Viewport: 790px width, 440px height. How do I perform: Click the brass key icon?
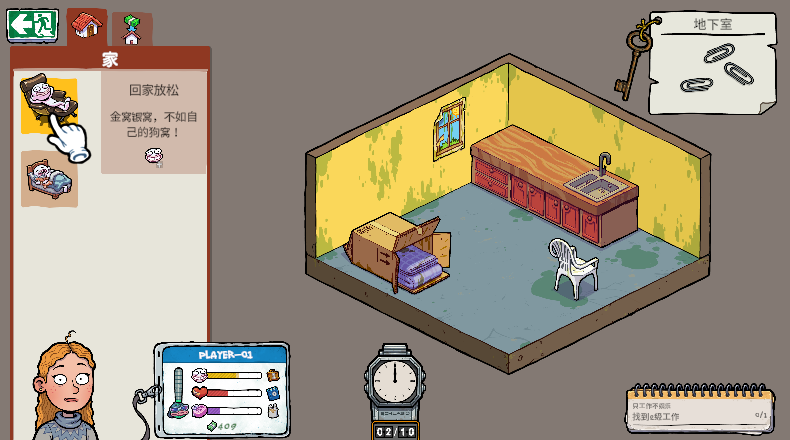(634, 60)
